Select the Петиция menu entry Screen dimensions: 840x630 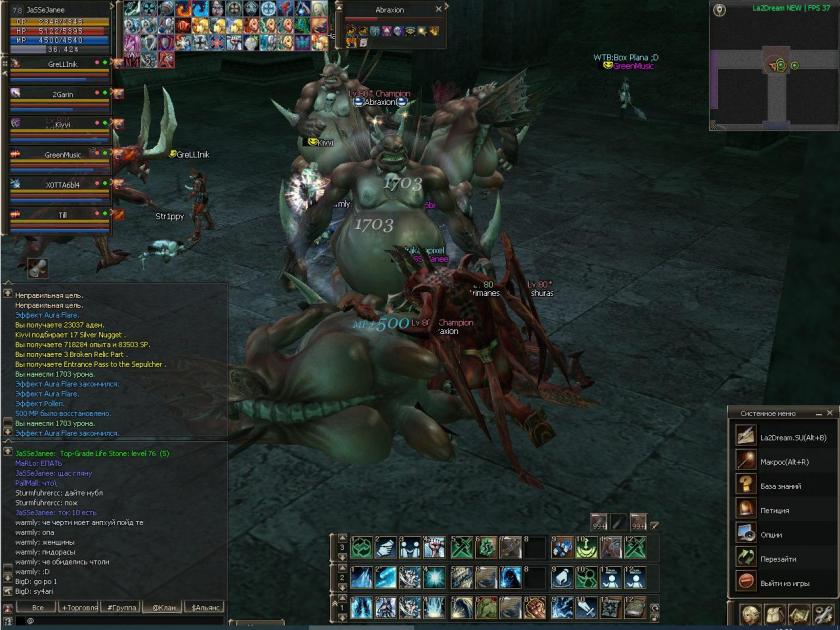tap(782, 510)
